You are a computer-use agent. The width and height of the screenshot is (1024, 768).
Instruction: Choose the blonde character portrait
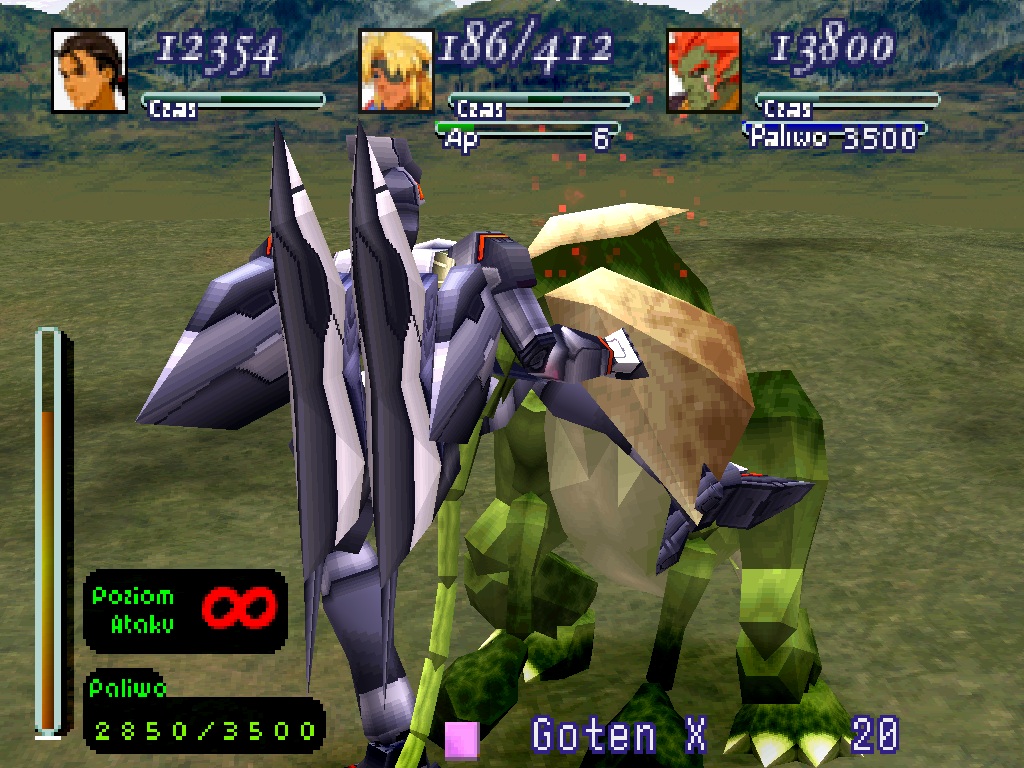coord(396,71)
